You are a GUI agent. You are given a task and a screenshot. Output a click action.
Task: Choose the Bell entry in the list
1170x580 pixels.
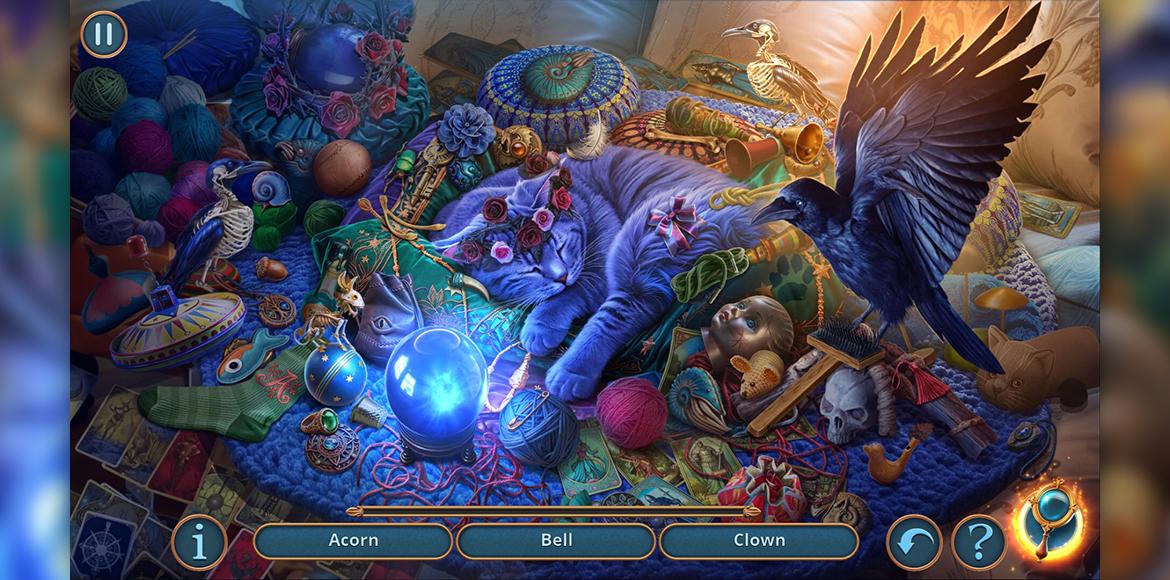(556, 541)
